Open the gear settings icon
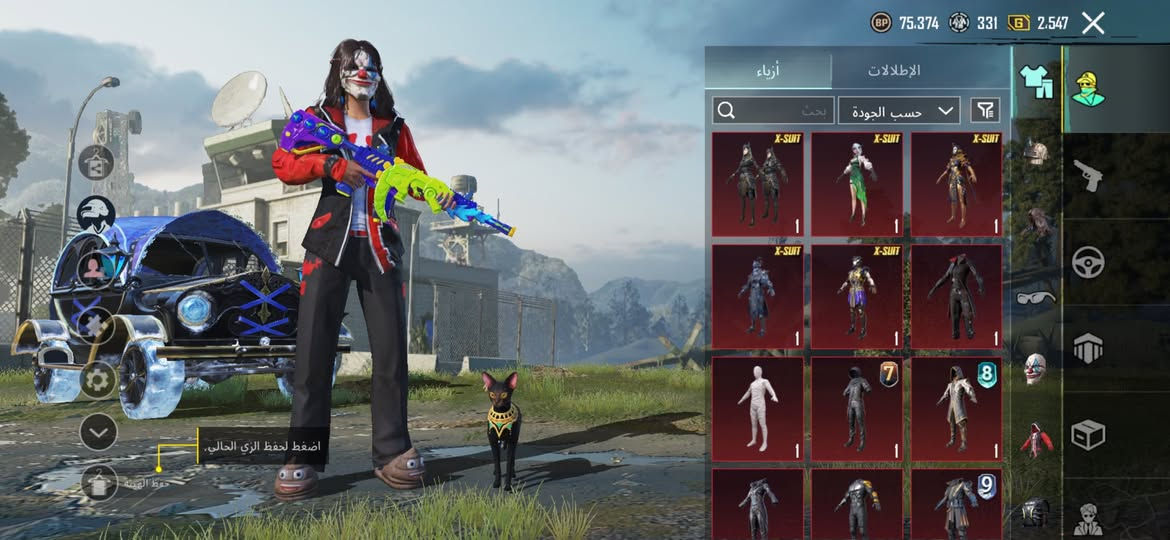 [x=98, y=380]
